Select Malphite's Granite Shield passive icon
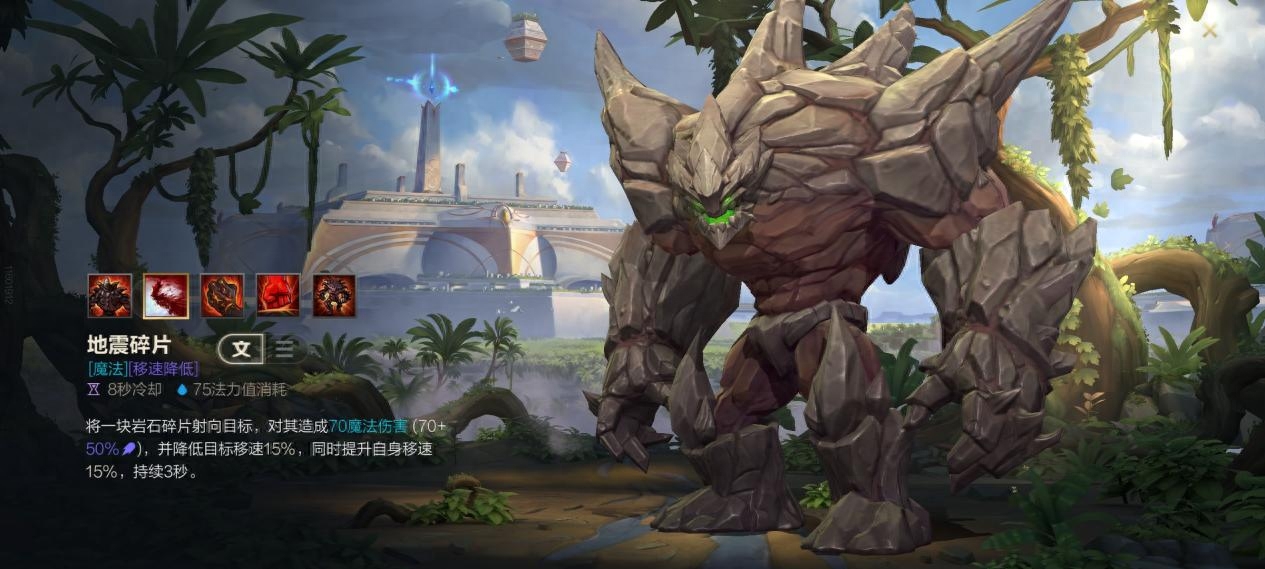The height and width of the screenshot is (569, 1265). pos(110,296)
